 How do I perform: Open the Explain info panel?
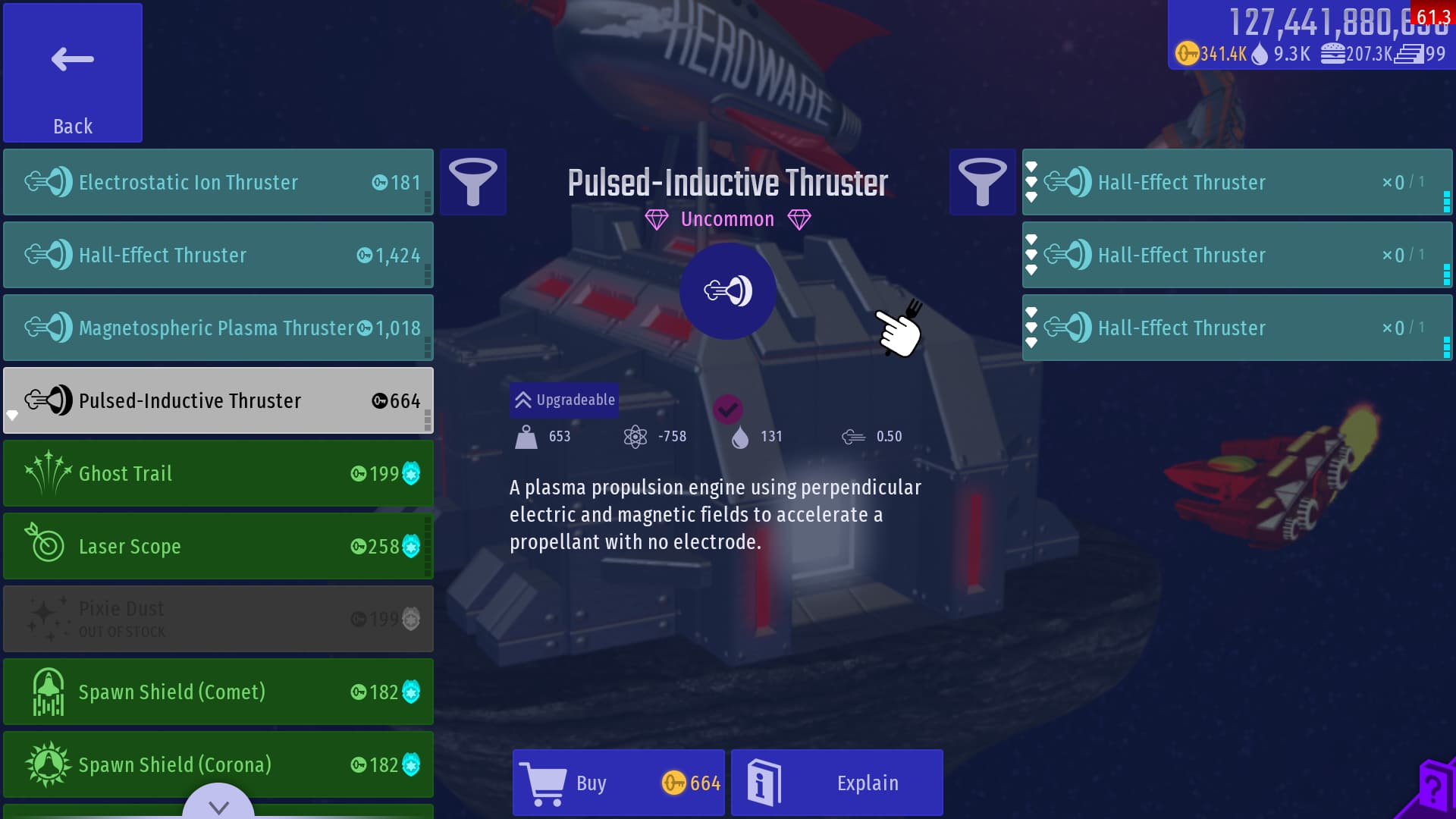pos(836,783)
